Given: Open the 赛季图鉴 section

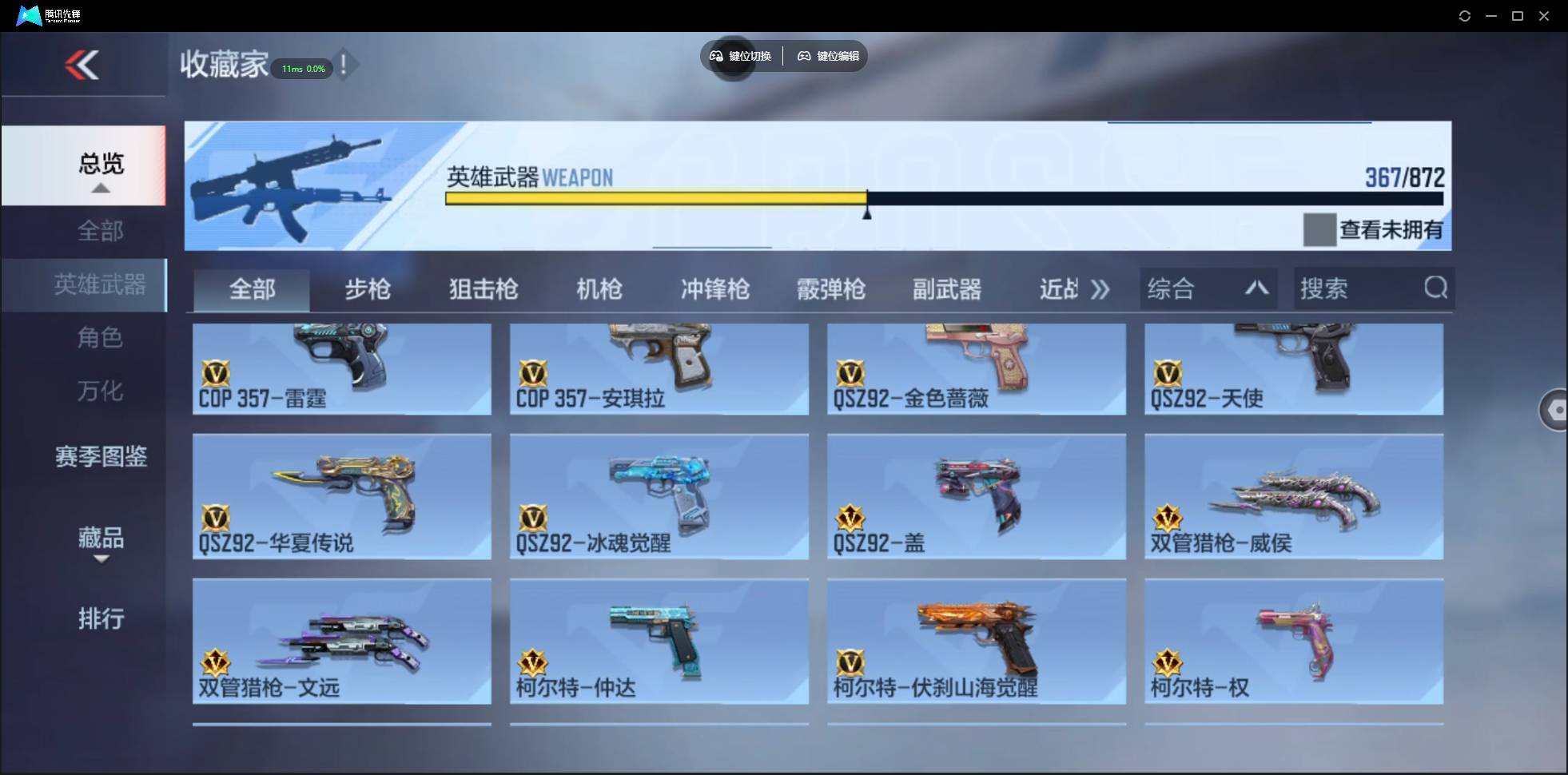Looking at the screenshot, I should tap(101, 456).
